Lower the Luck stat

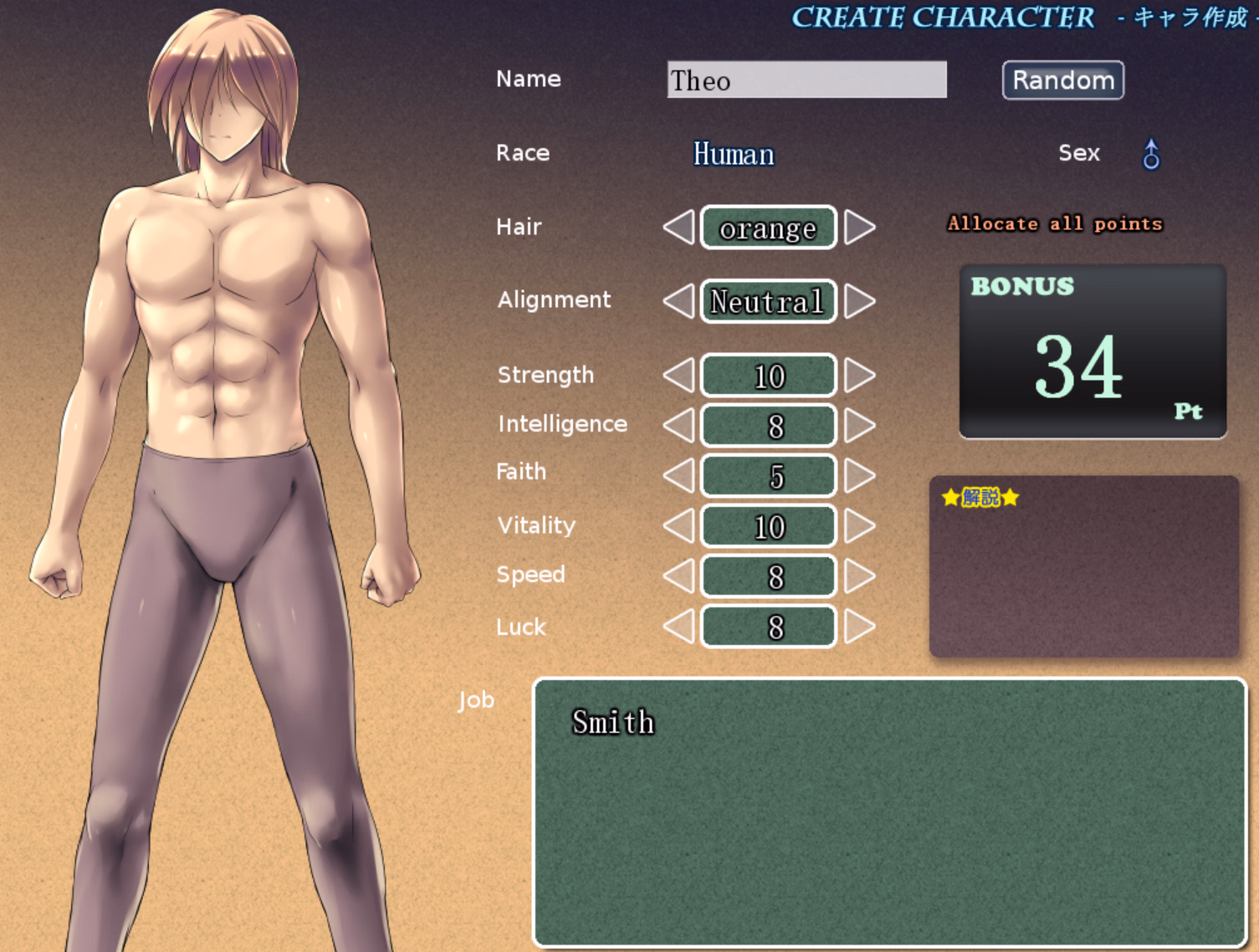(678, 627)
